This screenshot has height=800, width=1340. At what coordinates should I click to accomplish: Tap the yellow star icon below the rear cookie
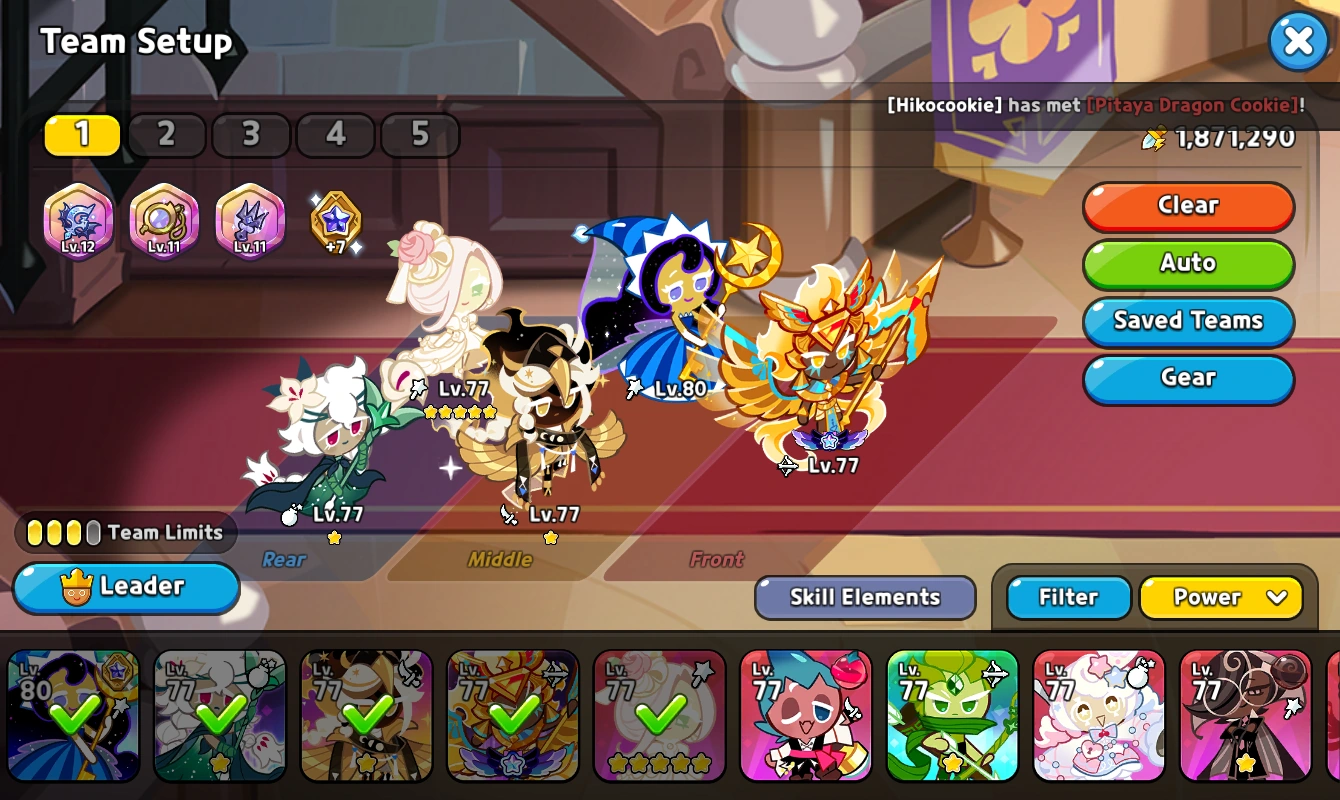(334, 538)
